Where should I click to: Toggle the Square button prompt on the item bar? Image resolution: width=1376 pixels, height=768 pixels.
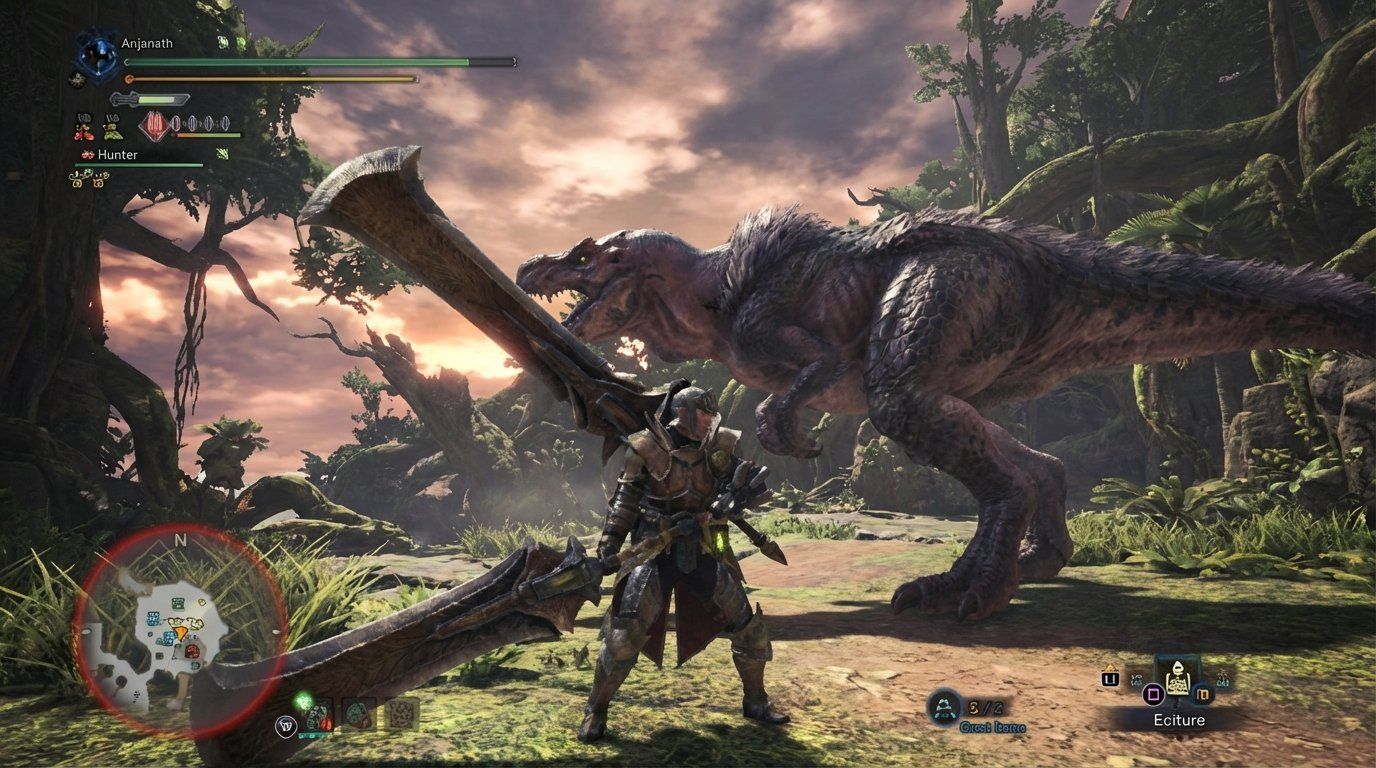(x=1153, y=694)
